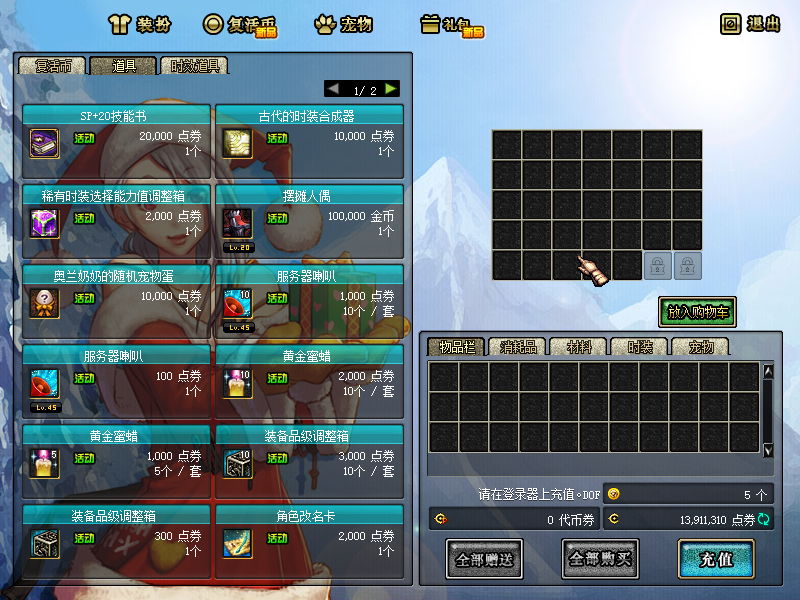Viewport: 800px width, 600px height.
Task: Open the 复活币 top menu section
Action: coord(240,24)
